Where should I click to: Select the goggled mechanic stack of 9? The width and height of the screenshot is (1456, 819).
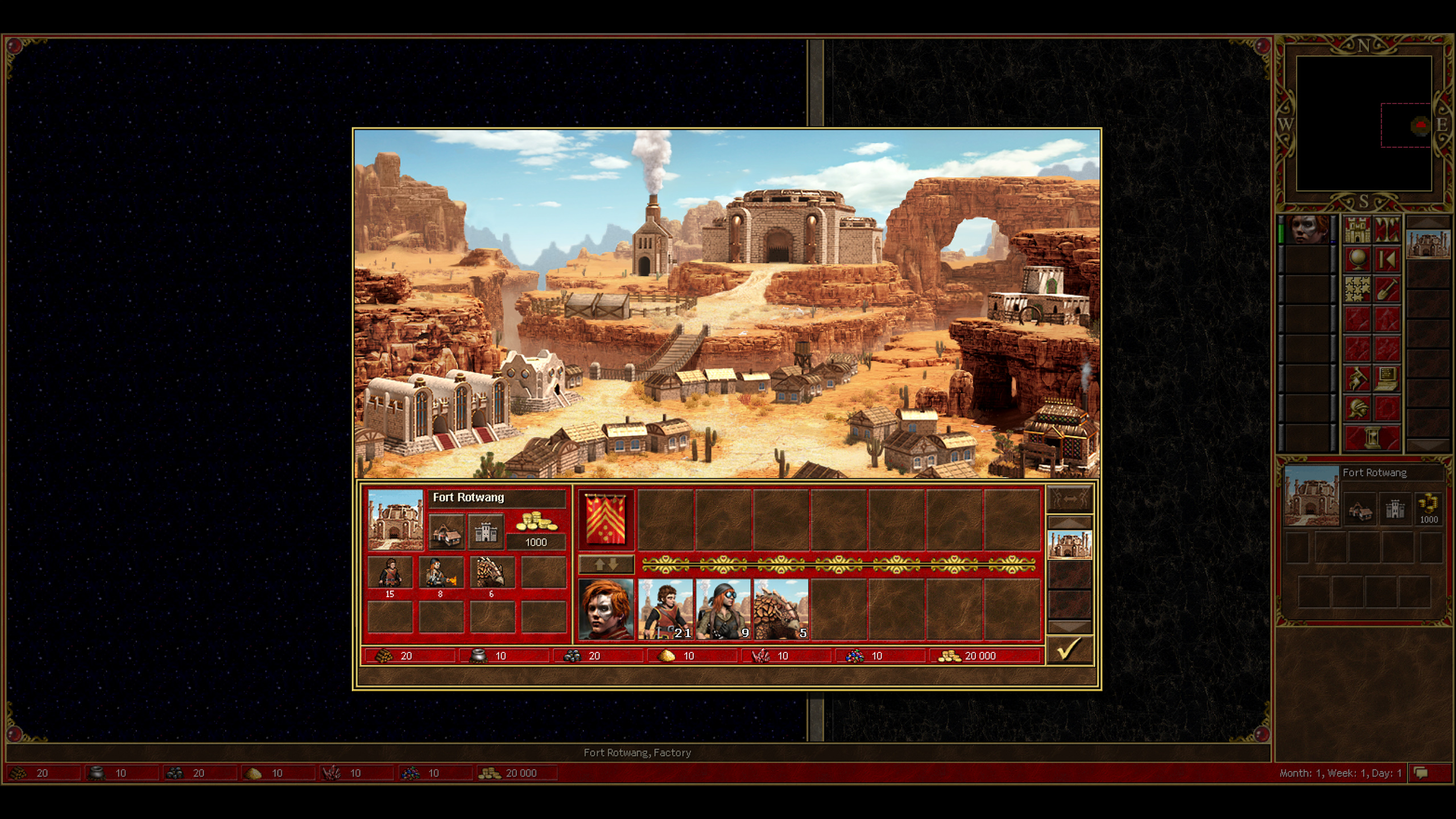pyautogui.click(x=723, y=609)
